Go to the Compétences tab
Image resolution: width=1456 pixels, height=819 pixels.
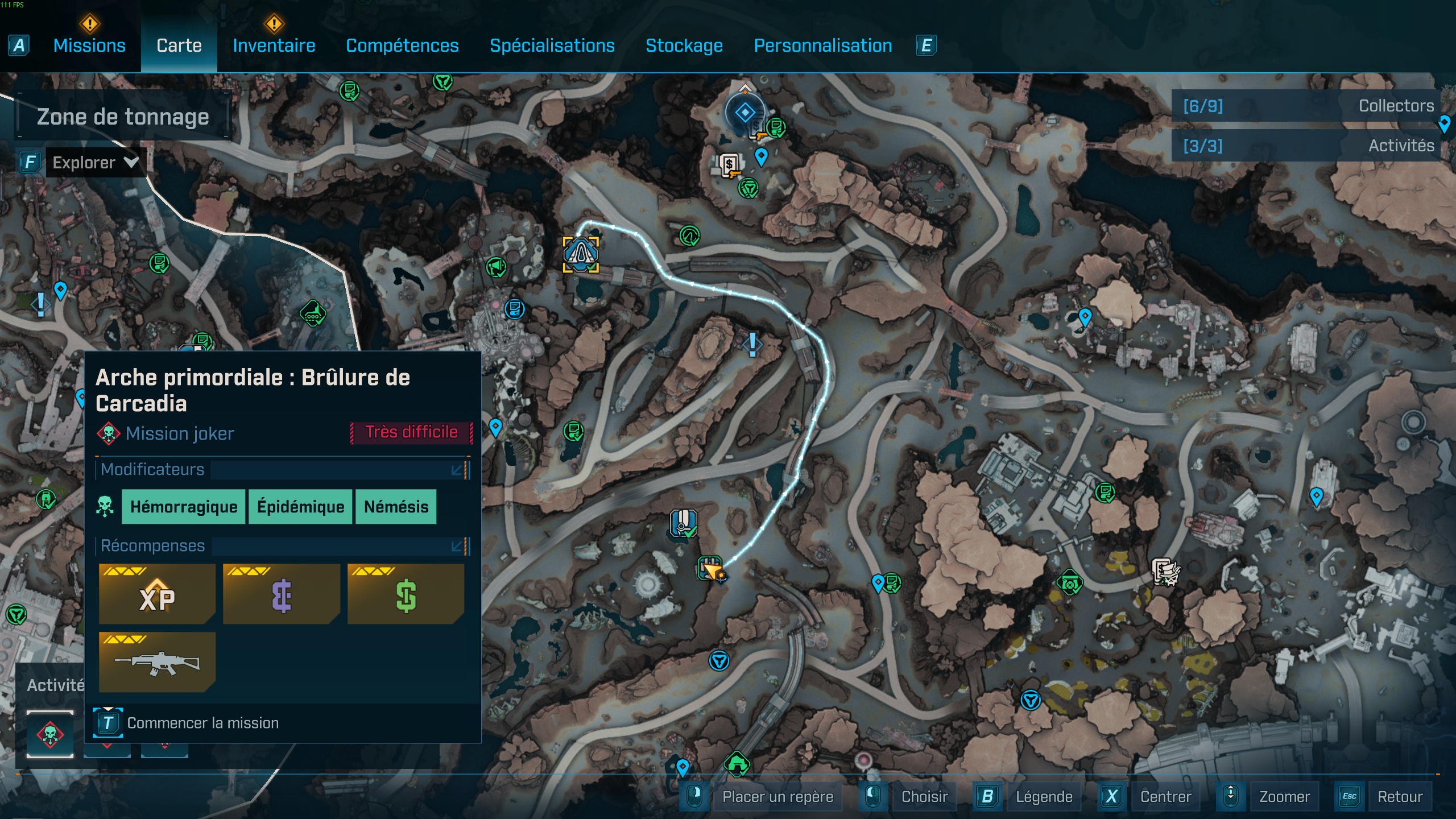(402, 45)
